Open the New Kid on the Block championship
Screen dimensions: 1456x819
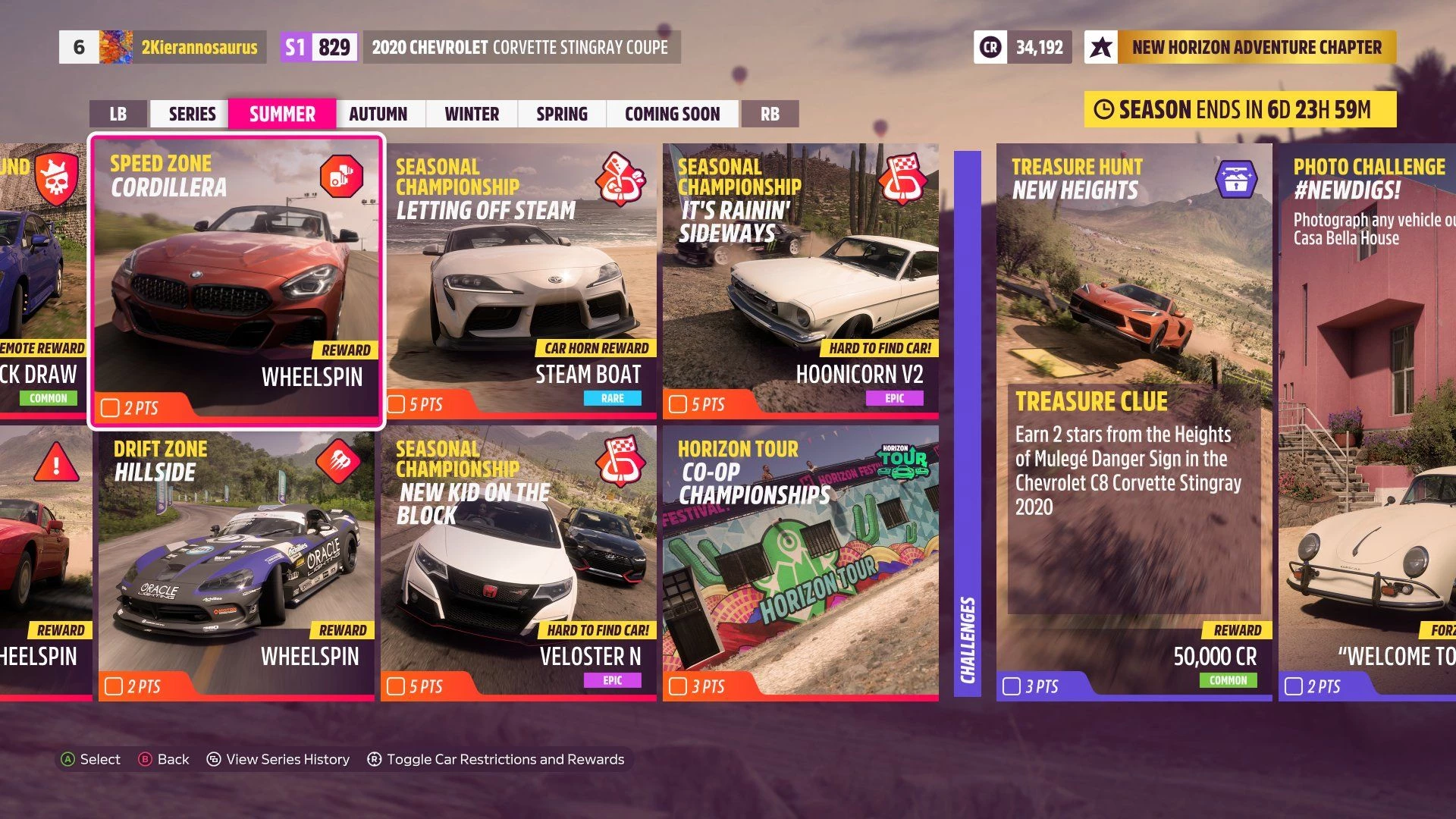[x=519, y=563]
